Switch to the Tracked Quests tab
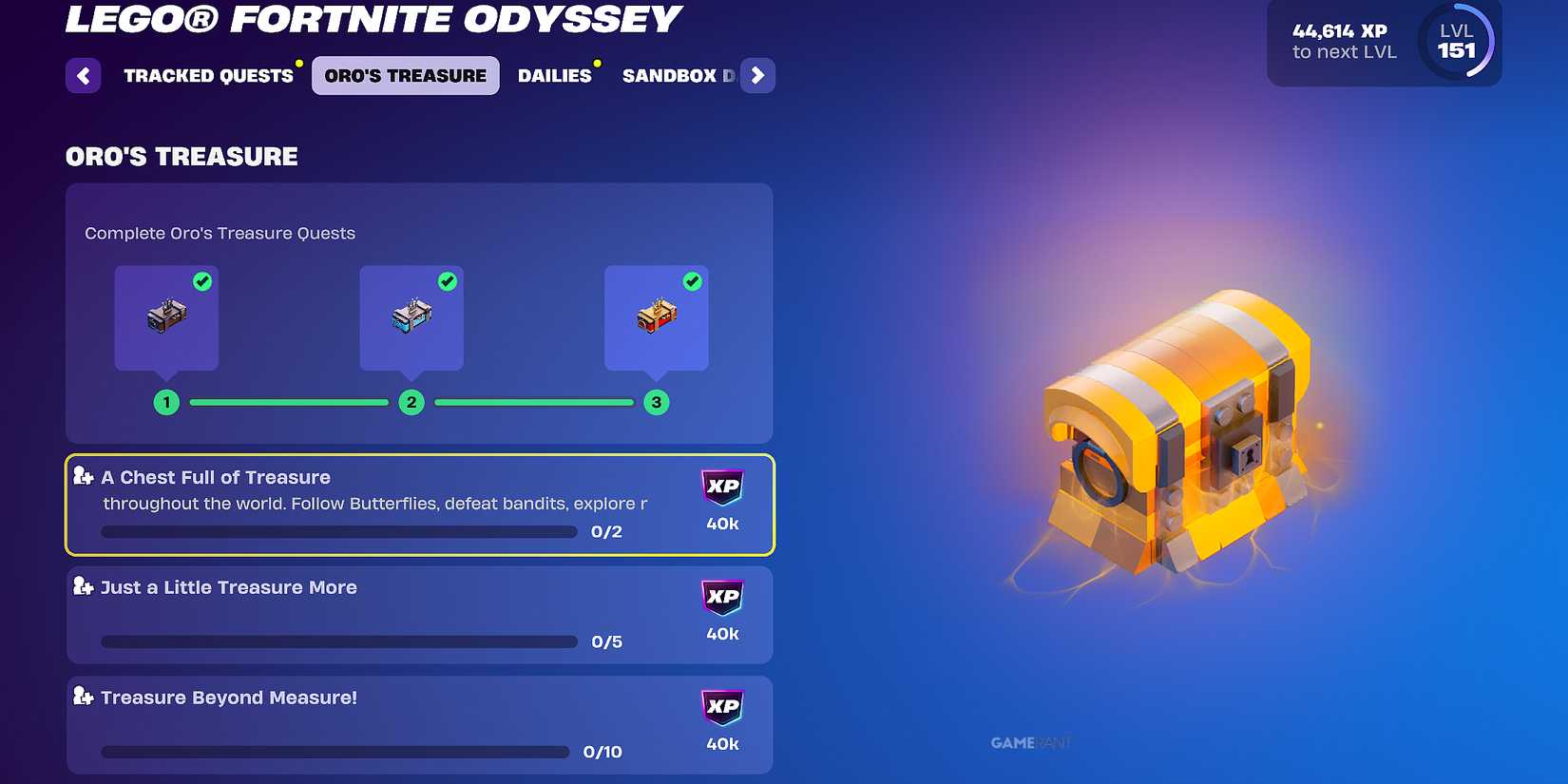The image size is (1568, 784). click(x=208, y=75)
